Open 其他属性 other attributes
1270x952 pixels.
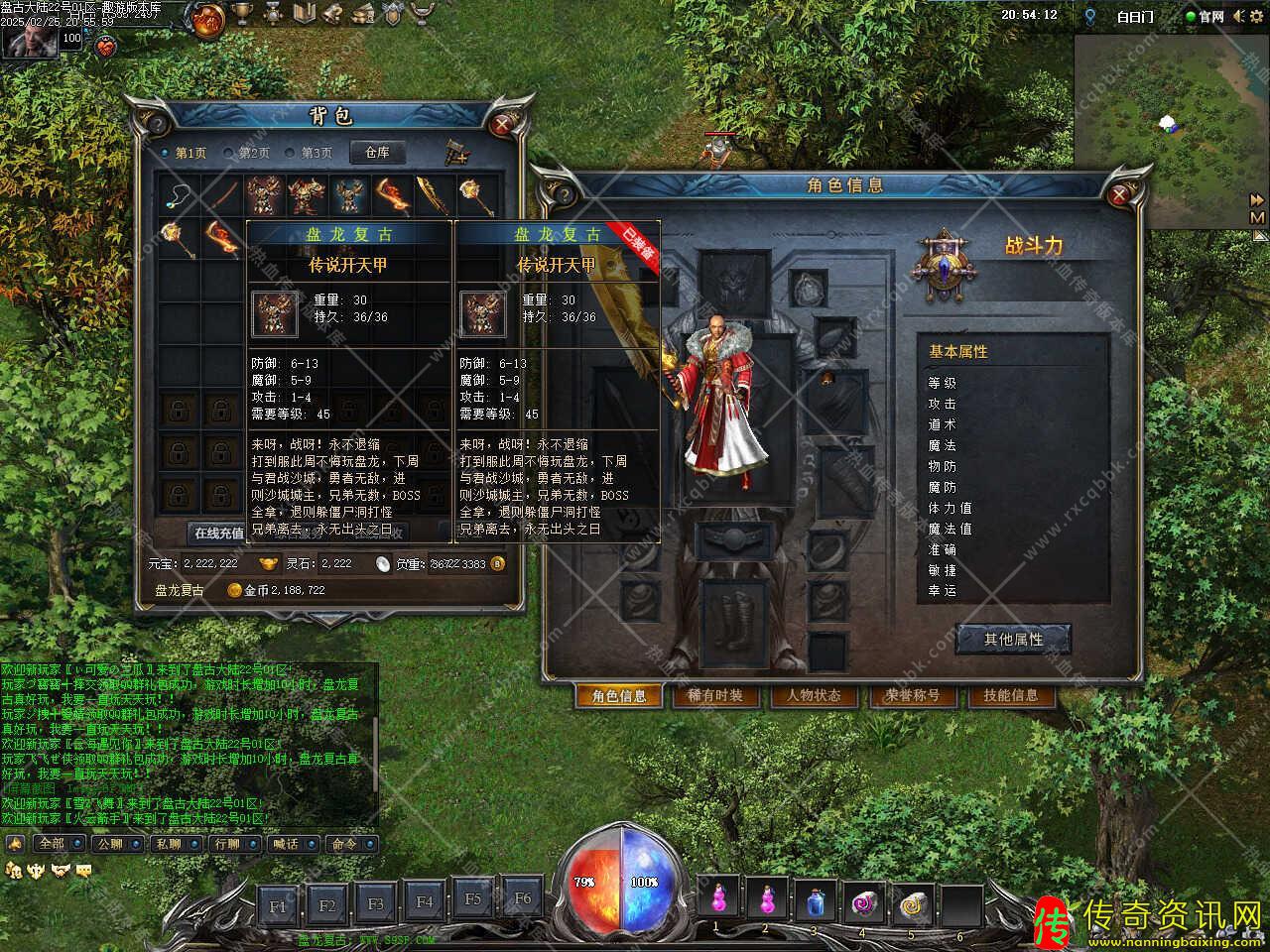click(x=1013, y=640)
